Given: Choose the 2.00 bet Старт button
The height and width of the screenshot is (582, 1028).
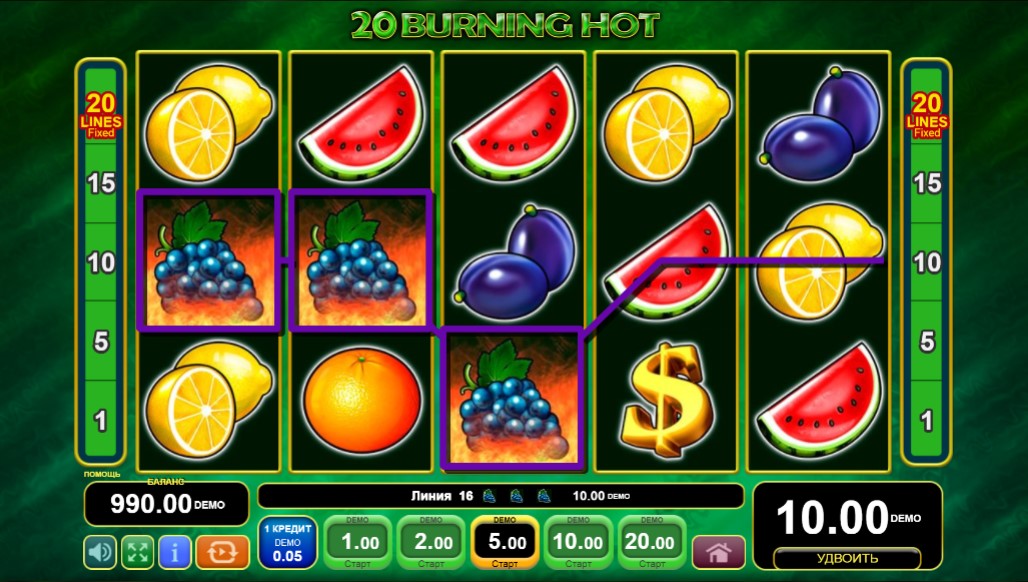Looking at the screenshot, I should pos(431,543).
